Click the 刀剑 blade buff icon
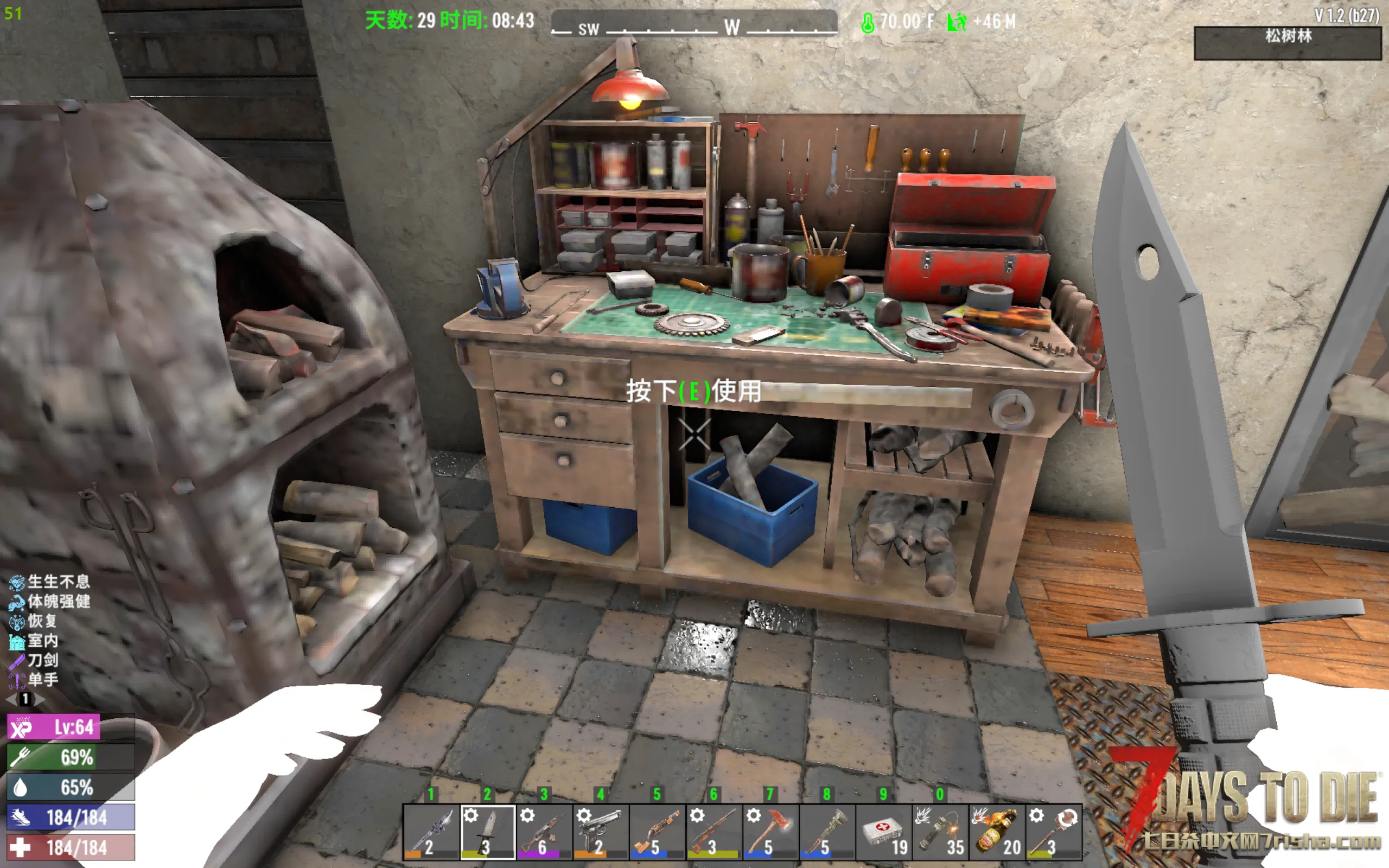The height and width of the screenshot is (868, 1389). click(17, 661)
